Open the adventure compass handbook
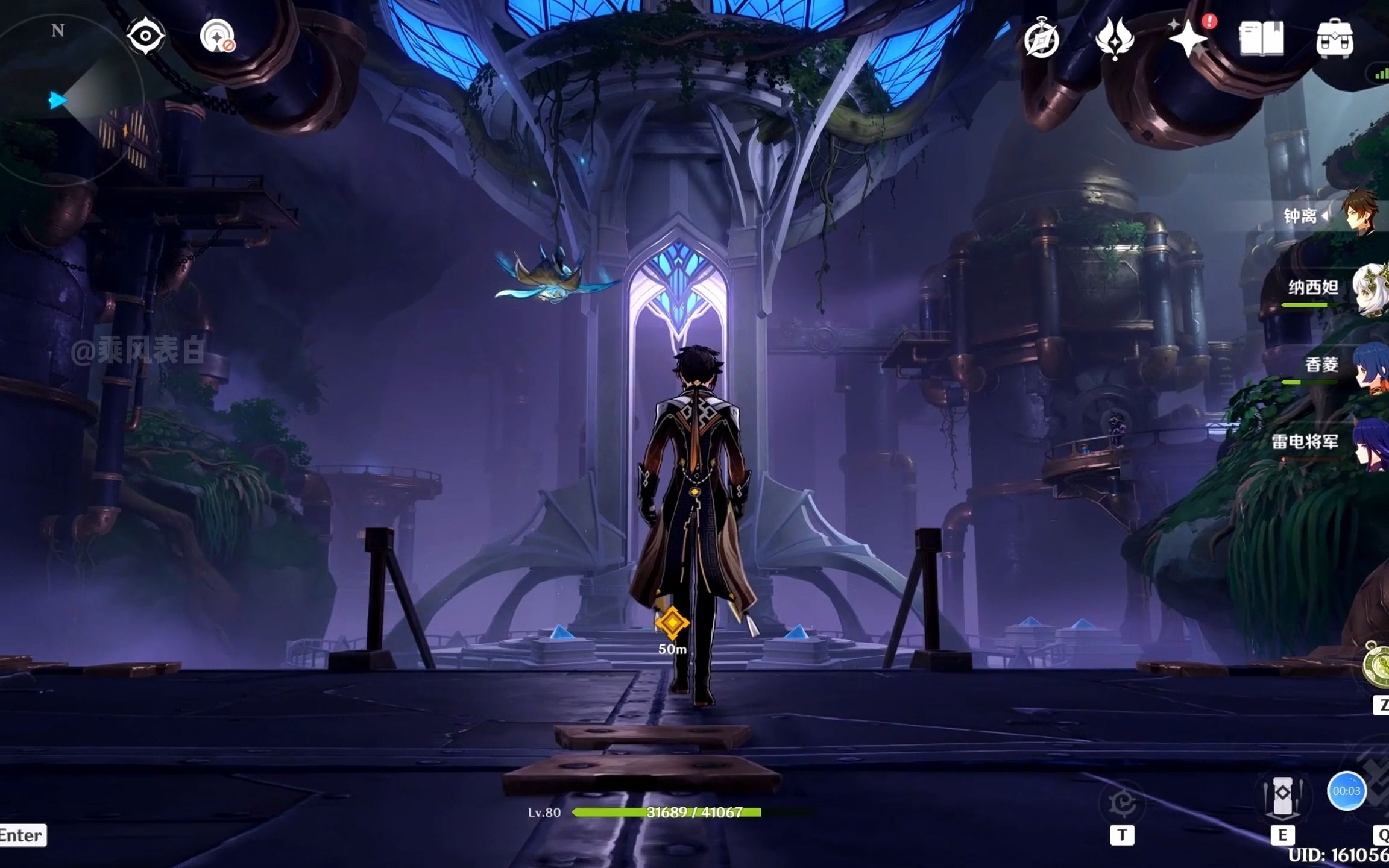Viewport: 1389px width, 868px height. pos(1041,40)
